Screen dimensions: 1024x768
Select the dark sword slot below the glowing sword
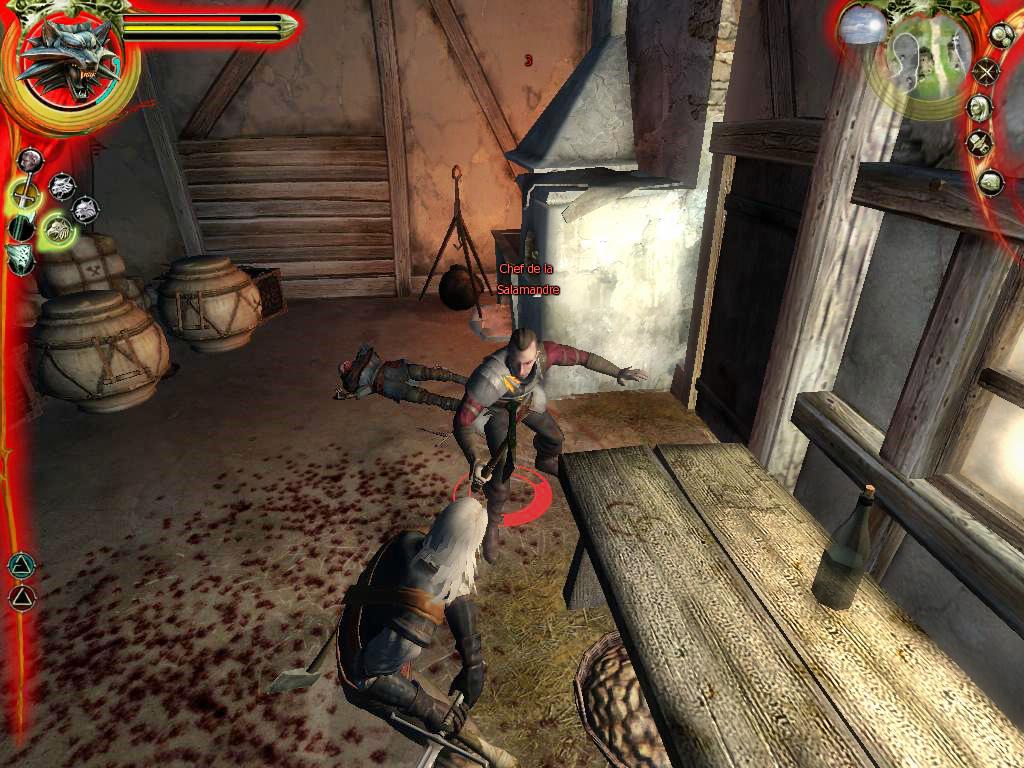tap(21, 228)
